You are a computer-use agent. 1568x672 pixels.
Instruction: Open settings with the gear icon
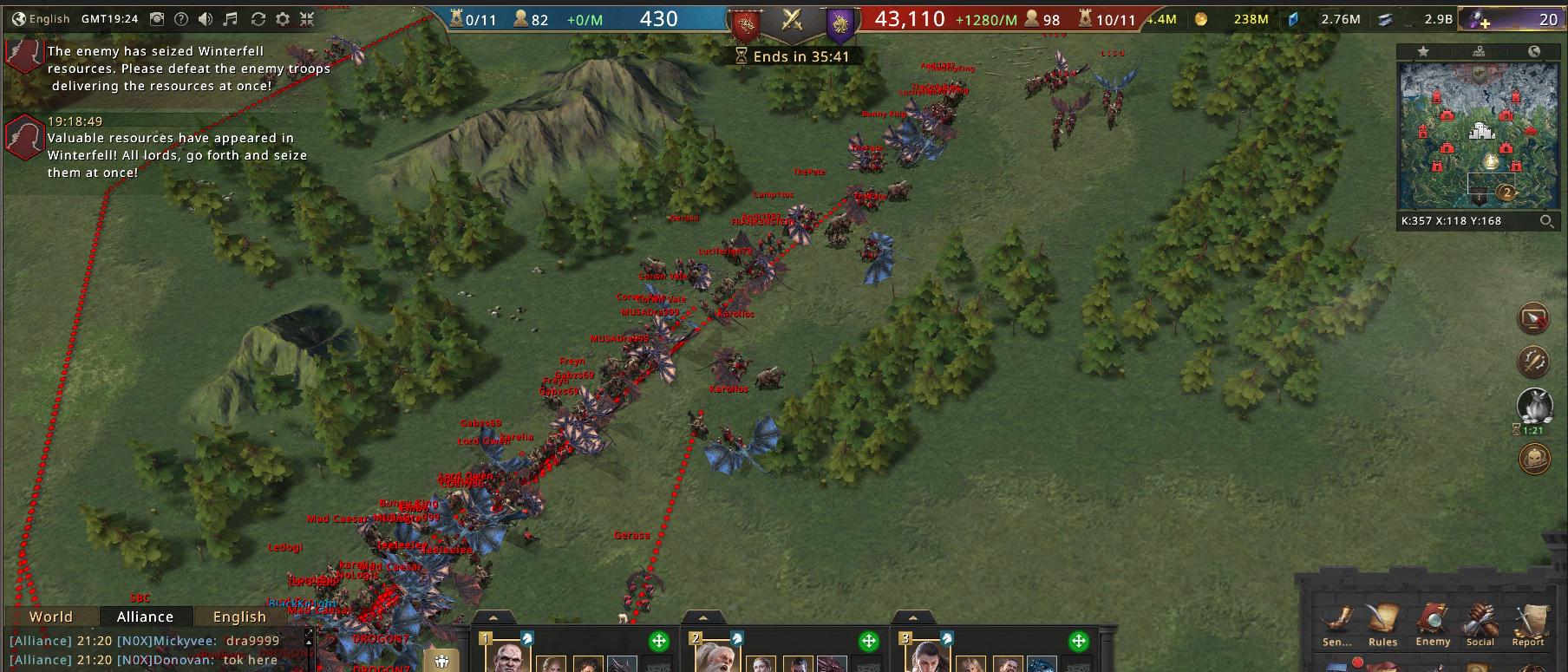[283, 18]
